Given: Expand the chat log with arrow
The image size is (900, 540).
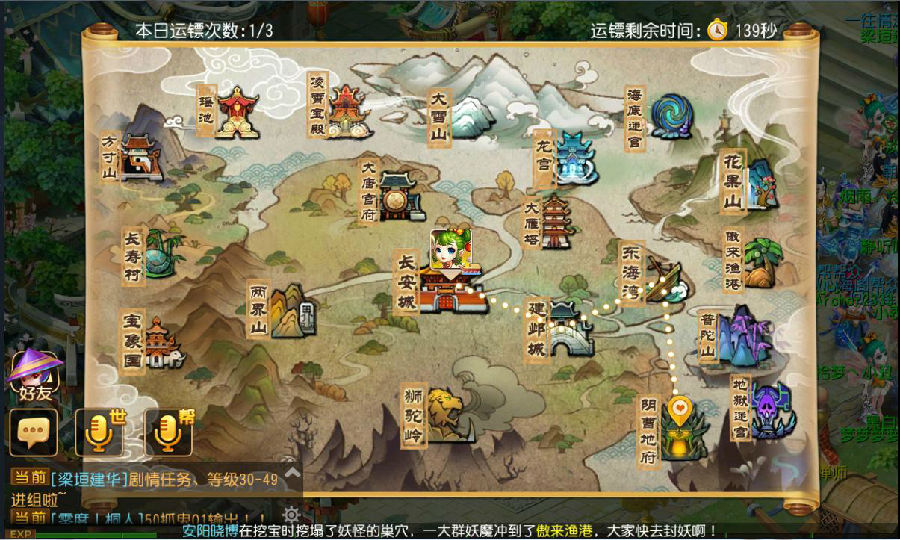Looking at the screenshot, I should click(x=291, y=469).
